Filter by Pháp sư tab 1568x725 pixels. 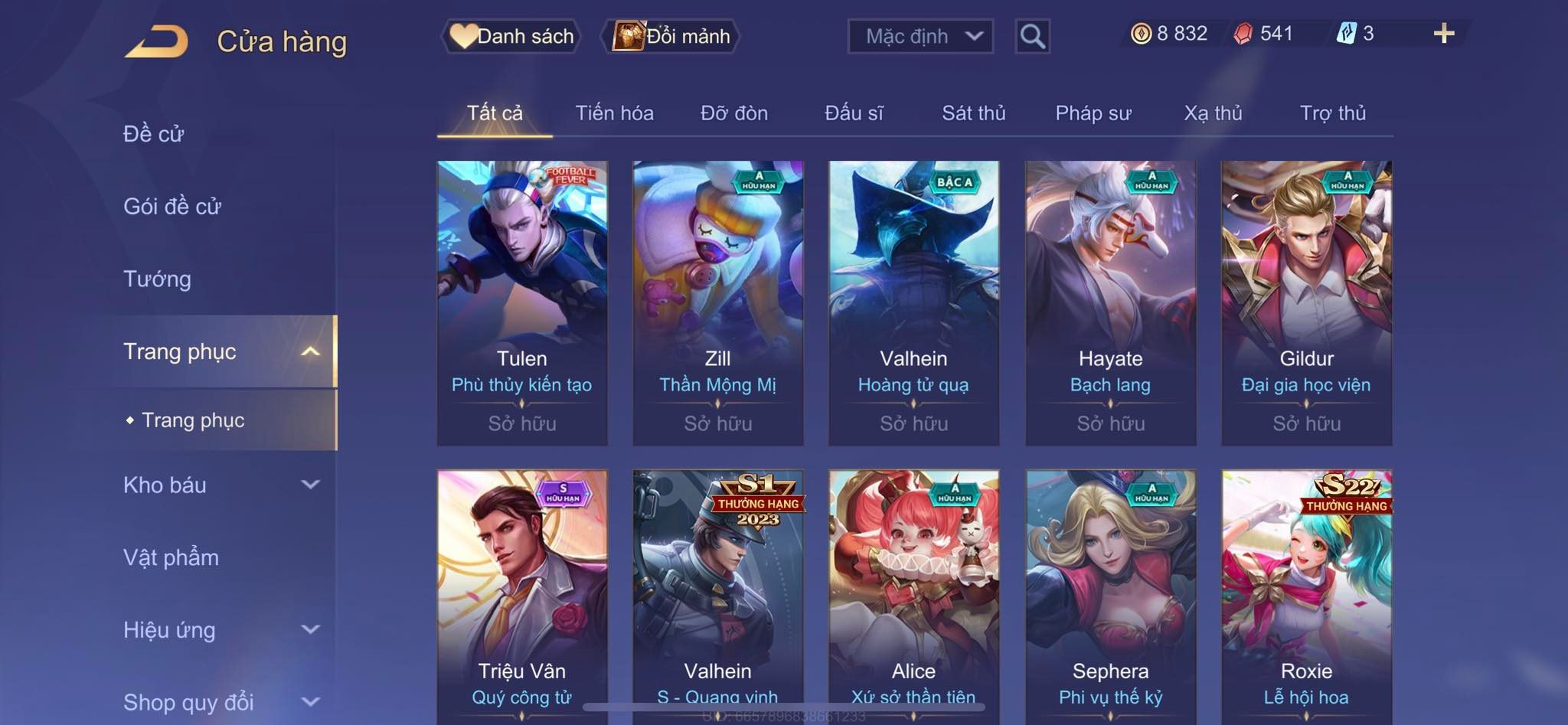(1093, 113)
